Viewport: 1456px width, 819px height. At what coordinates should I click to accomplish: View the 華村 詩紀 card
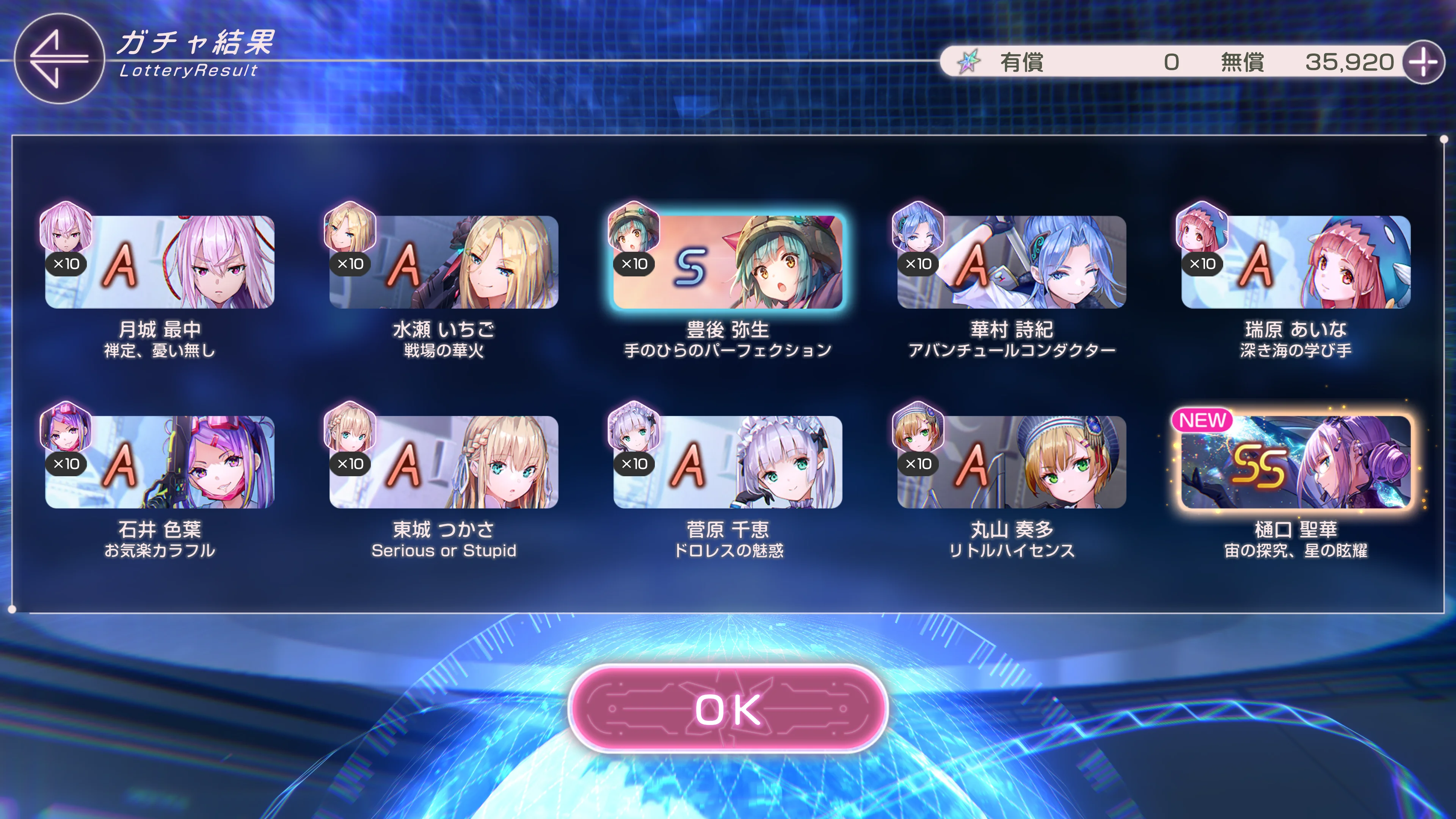1012,262
